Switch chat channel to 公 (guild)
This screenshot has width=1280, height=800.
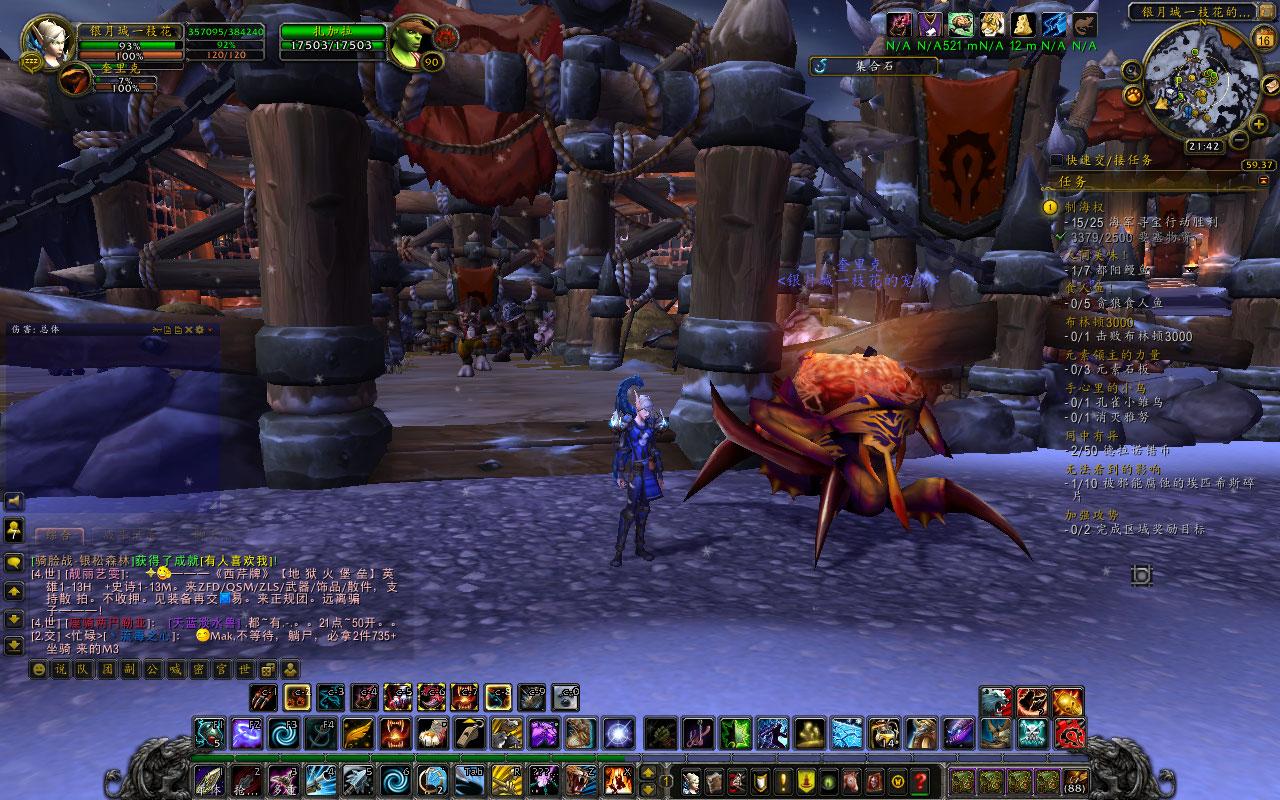coord(151,669)
